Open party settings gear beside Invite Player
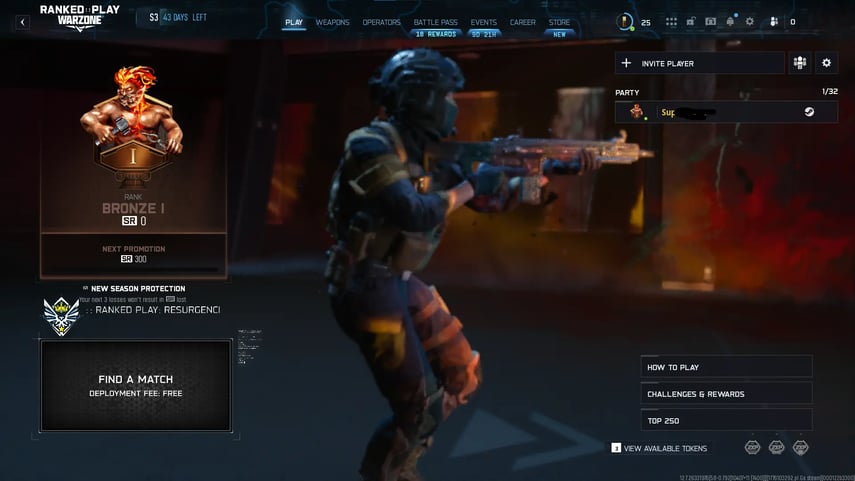This screenshot has height=481, width=855. [826, 63]
